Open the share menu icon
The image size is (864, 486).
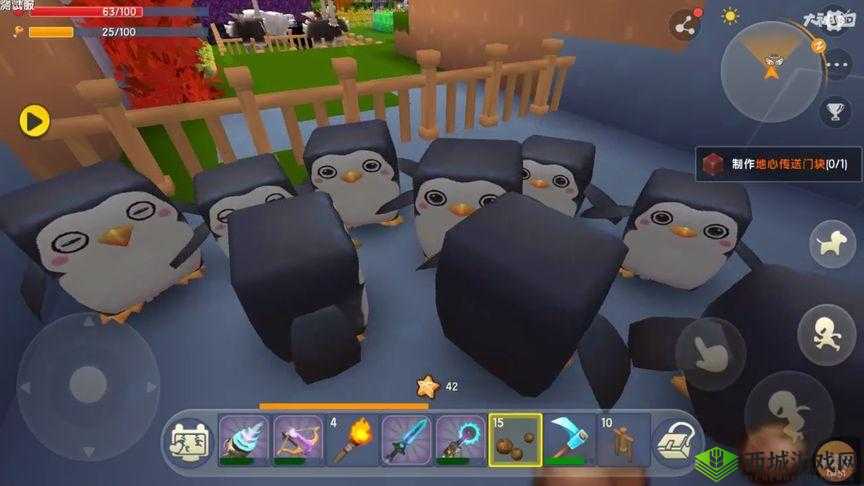click(684, 24)
